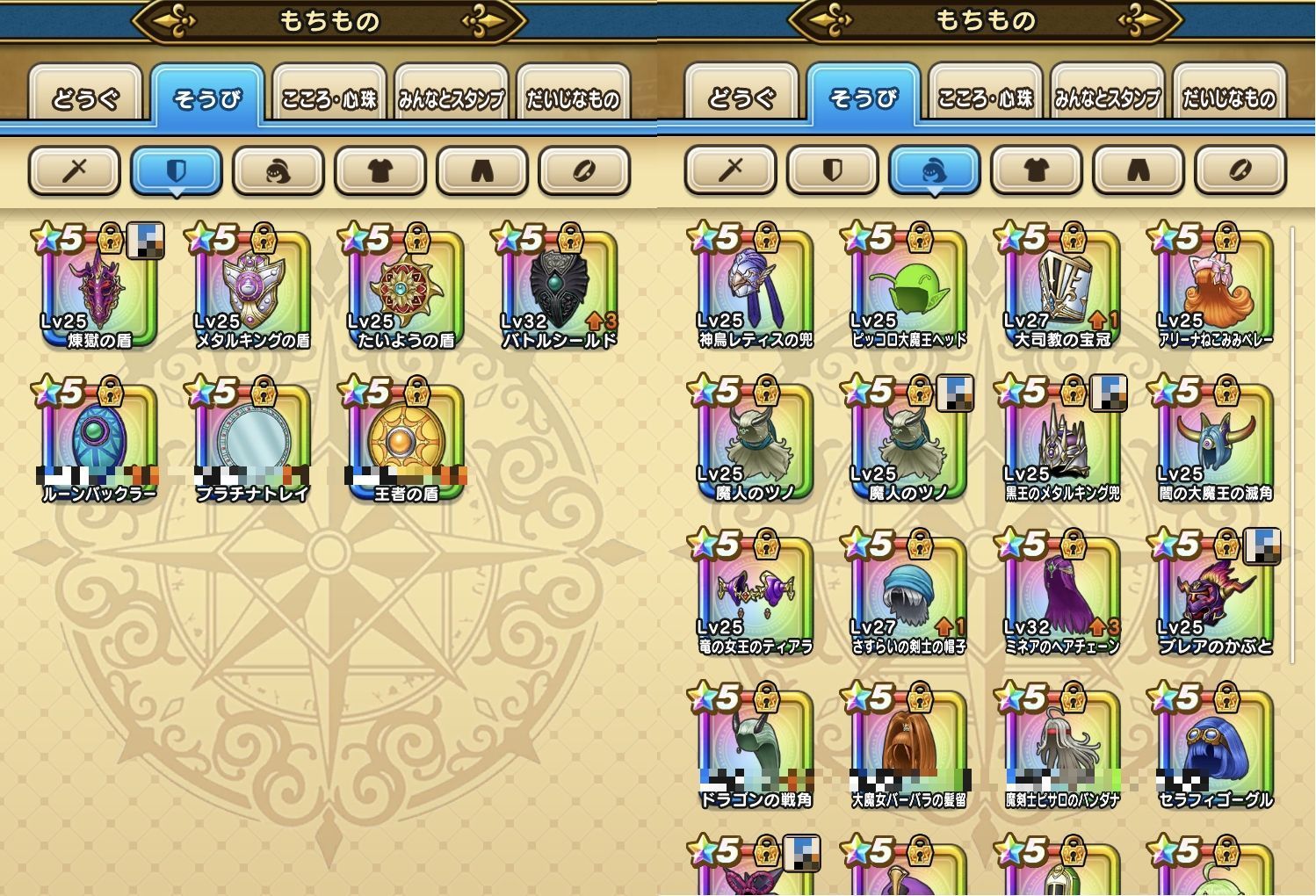The width and height of the screenshot is (1316, 896).
Task: Select the 竜の女王のティアラ tiara
Action: click(756, 596)
